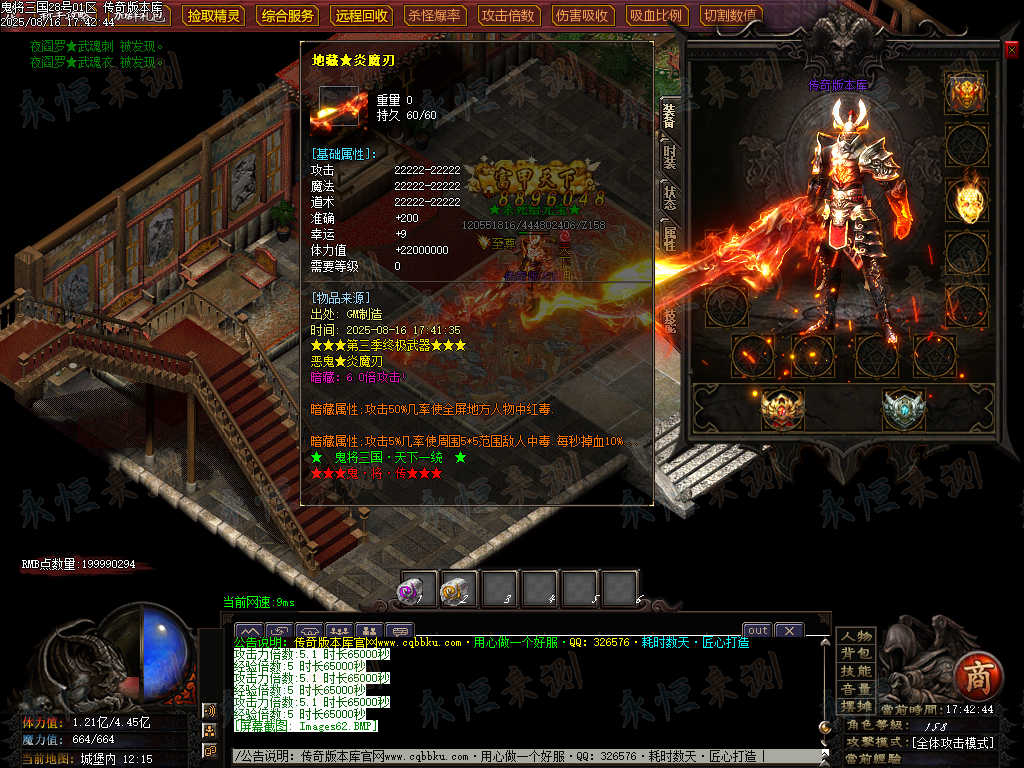Open the 技能 skills menu button
This screenshot has height=768, width=1024.
[856, 671]
